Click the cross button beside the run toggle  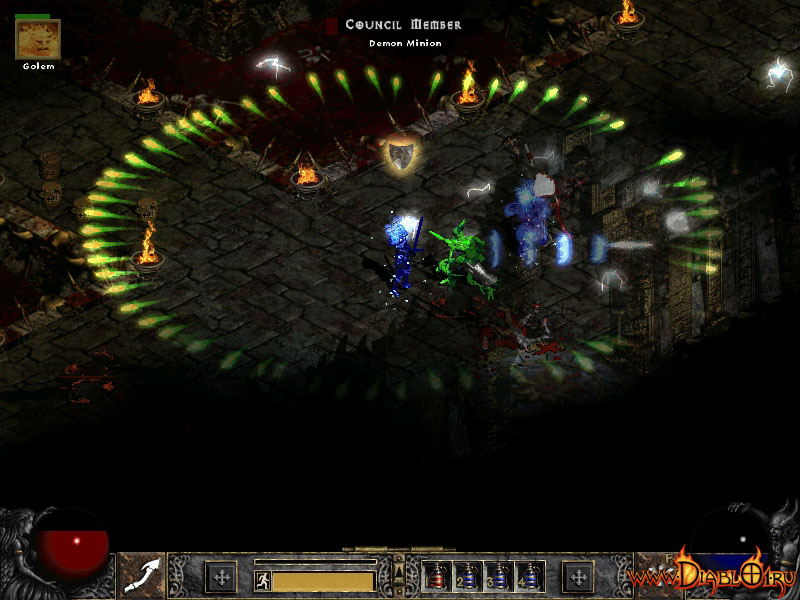(x=221, y=577)
